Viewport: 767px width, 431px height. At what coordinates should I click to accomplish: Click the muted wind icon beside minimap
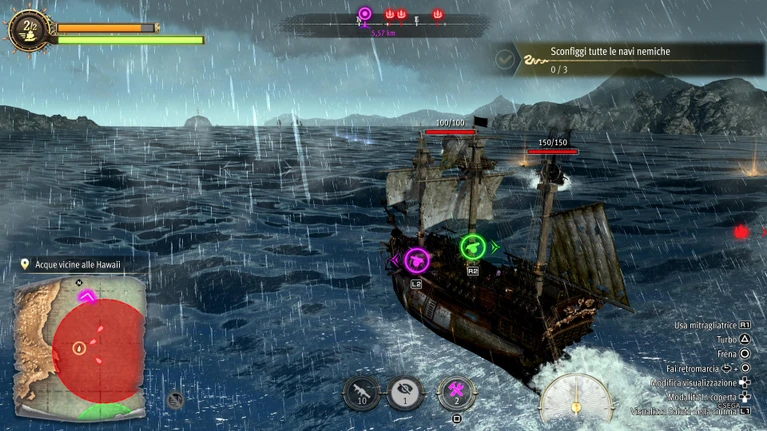pos(175,400)
